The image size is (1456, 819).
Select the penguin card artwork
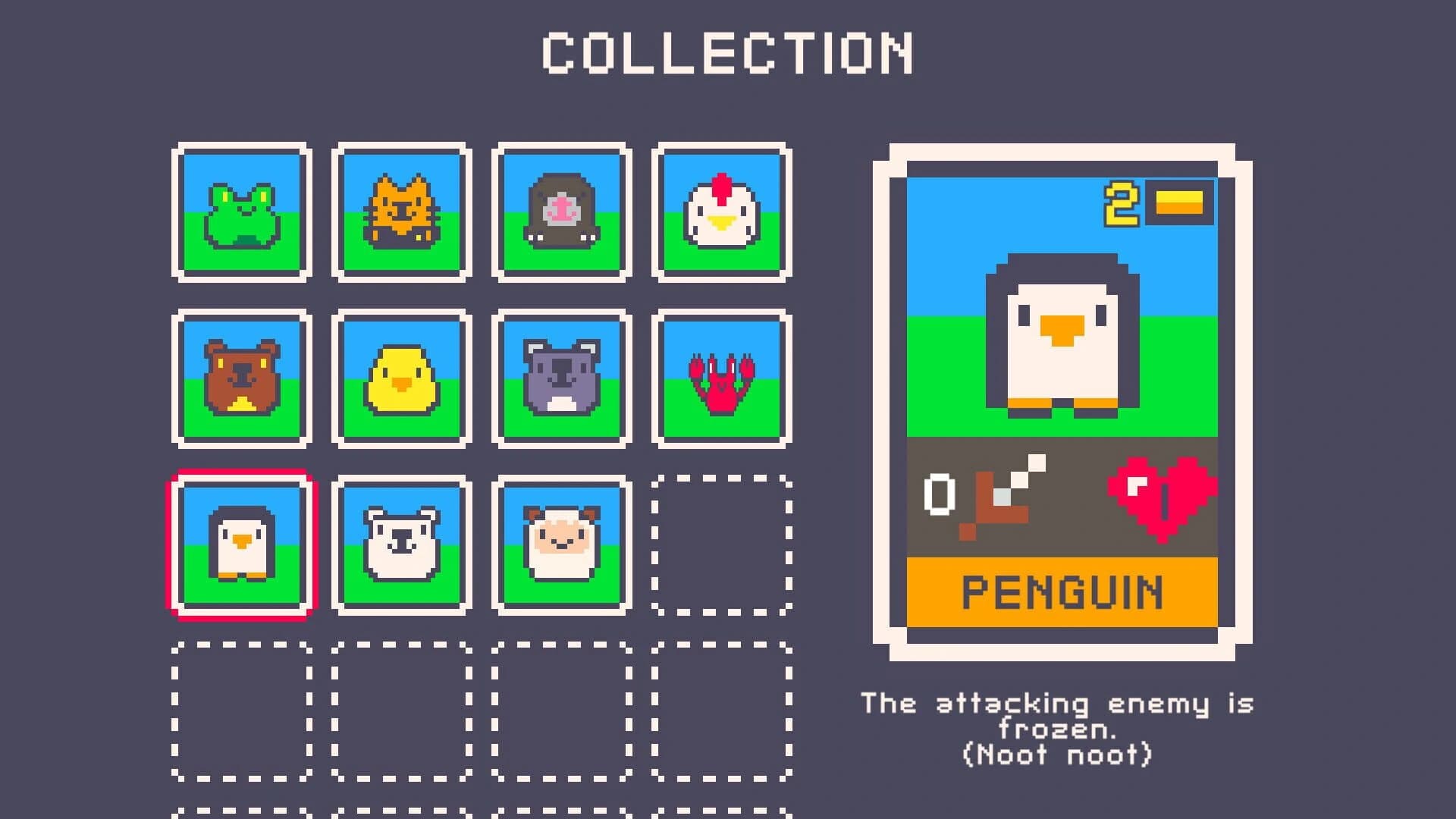[x=1062, y=334]
